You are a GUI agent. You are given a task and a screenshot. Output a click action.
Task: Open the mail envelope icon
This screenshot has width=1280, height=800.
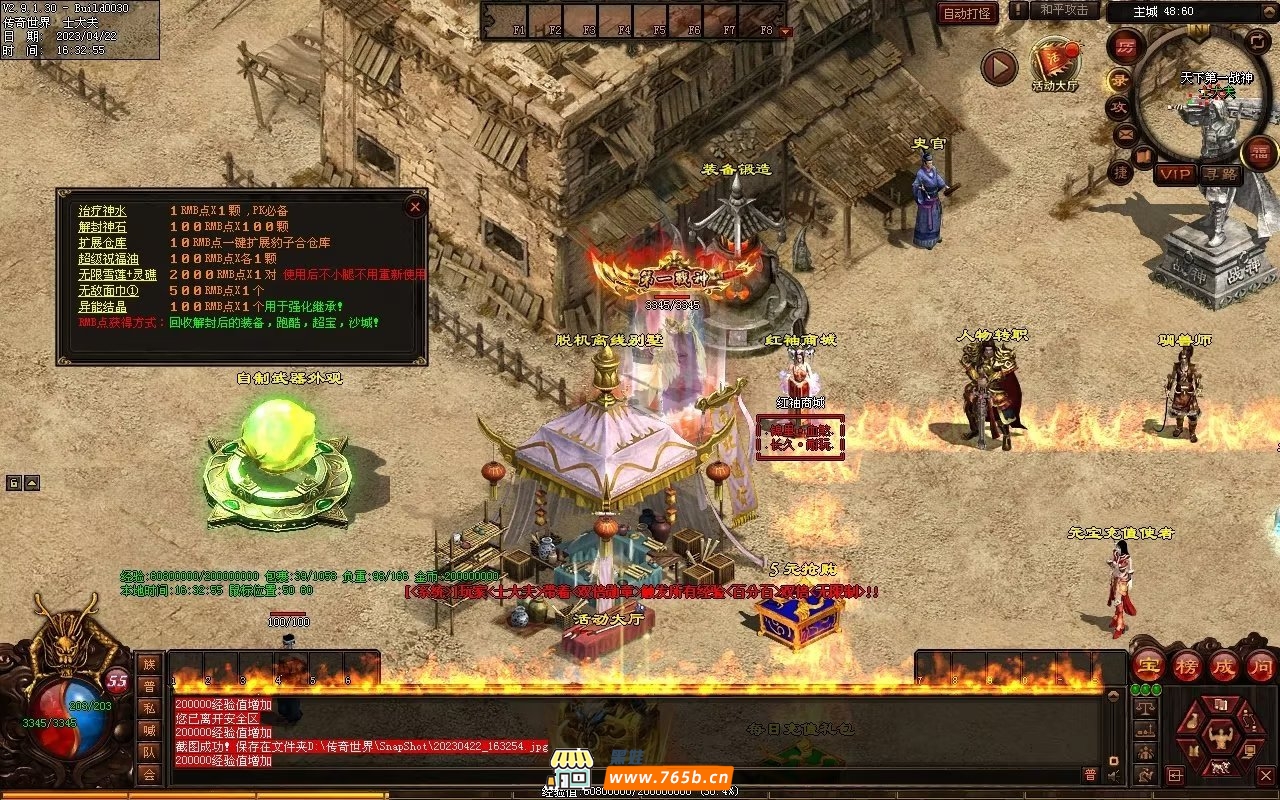(x=1126, y=133)
